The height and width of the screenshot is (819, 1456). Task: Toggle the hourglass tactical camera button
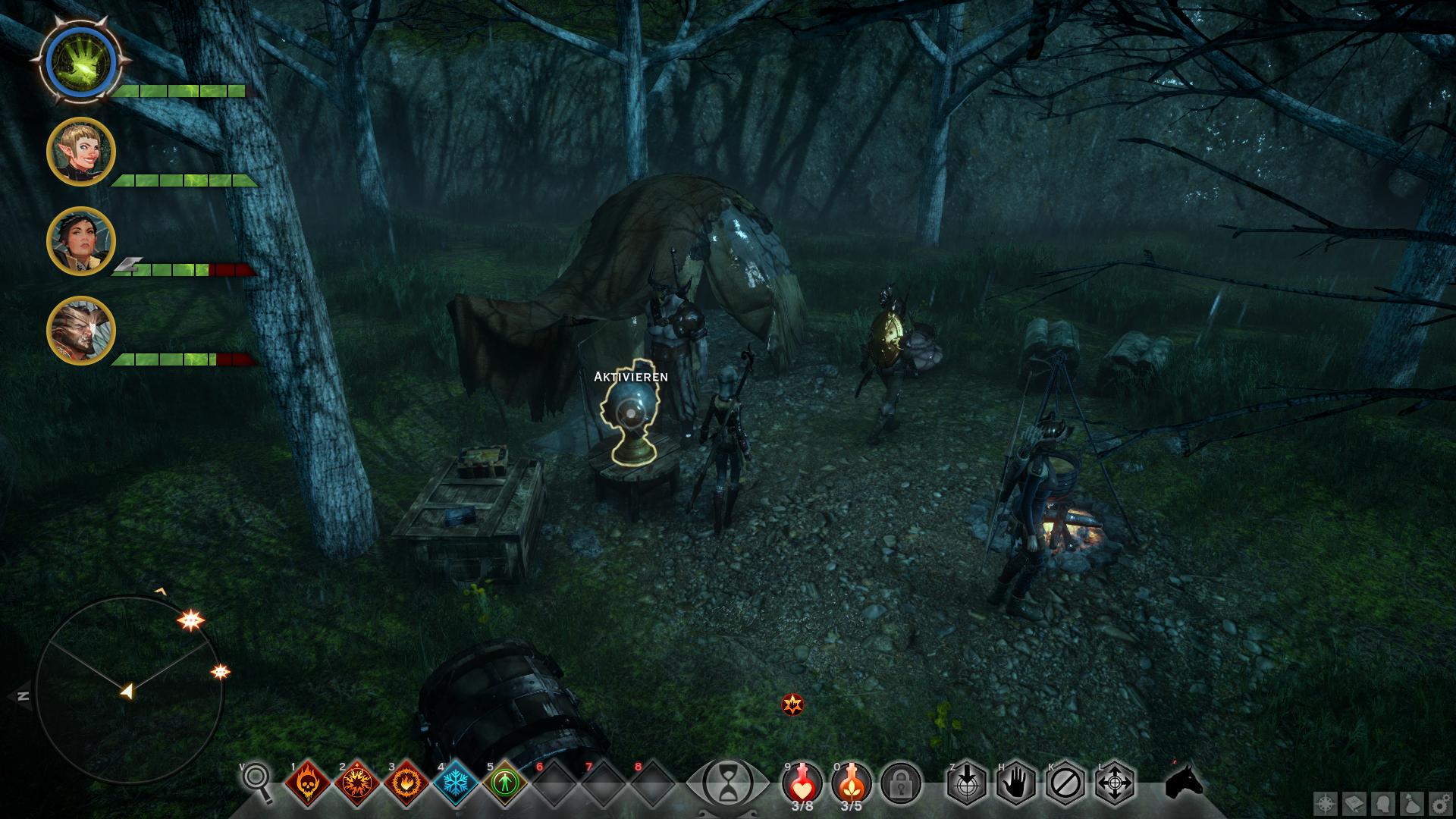(x=728, y=782)
